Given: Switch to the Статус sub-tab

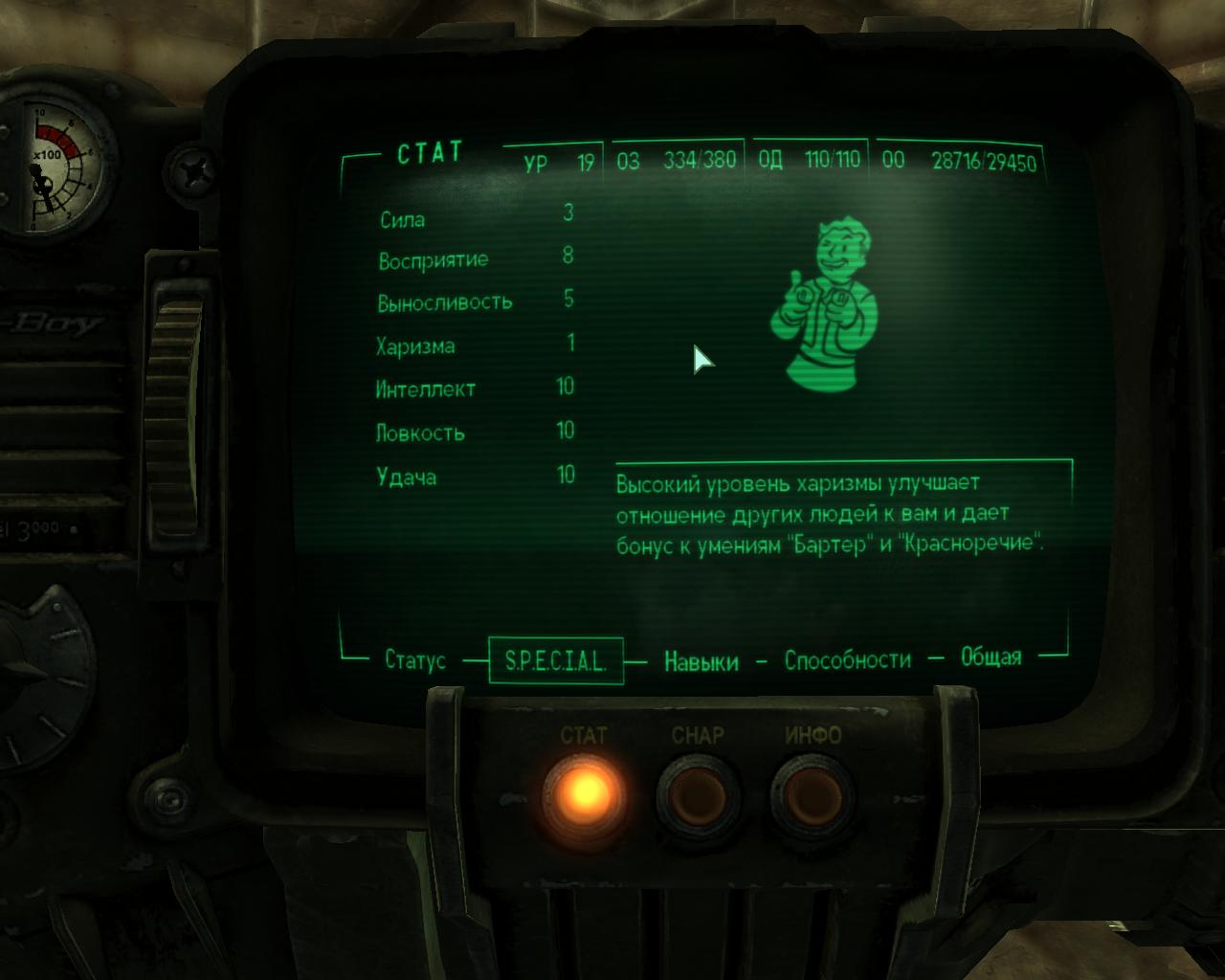Looking at the screenshot, I should click(x=415, y=660).
